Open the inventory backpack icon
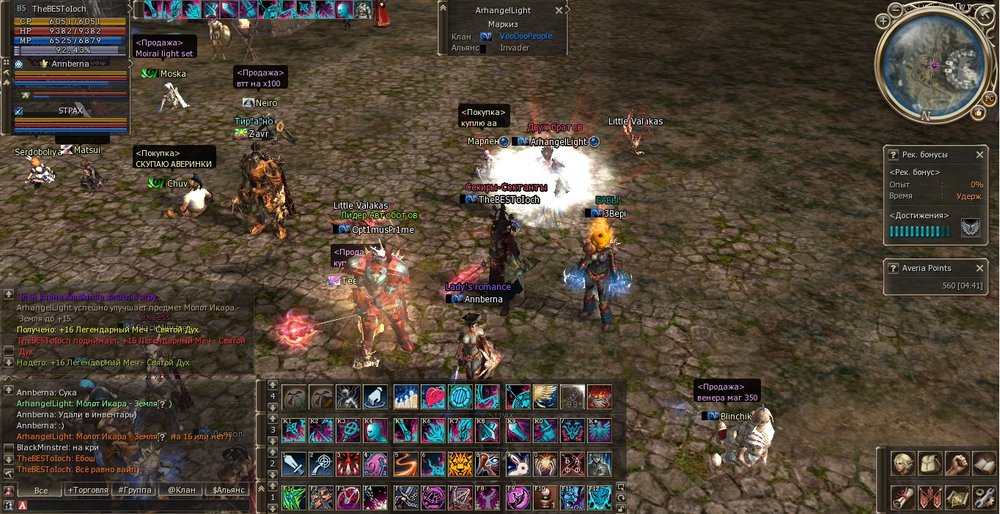The width and height of the screenshot is (1000, 514). (x=931, y=464)
